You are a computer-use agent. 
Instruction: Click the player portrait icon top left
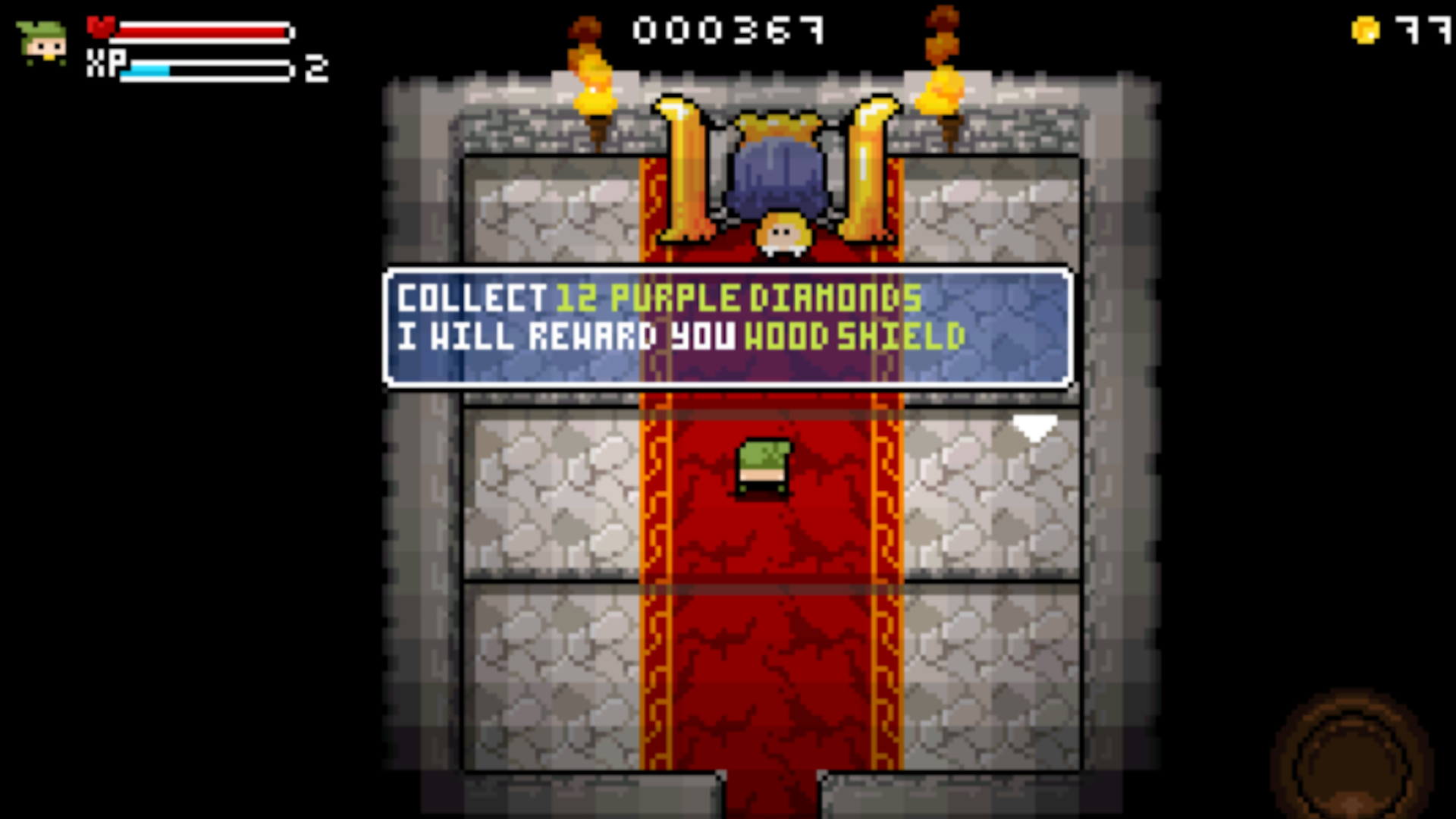click(42, 42)
